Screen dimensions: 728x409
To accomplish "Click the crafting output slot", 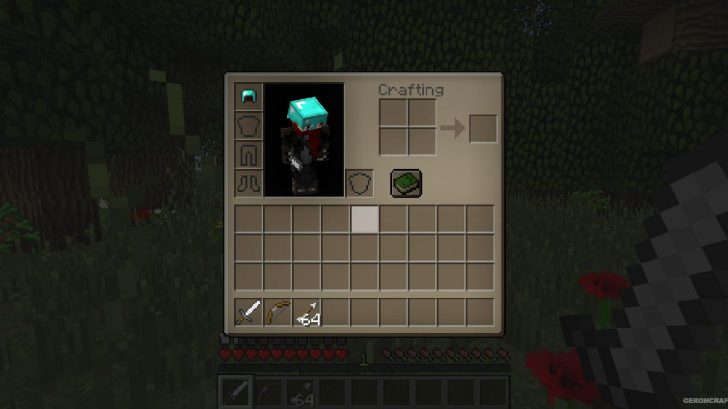I will (x=483, y=127).
